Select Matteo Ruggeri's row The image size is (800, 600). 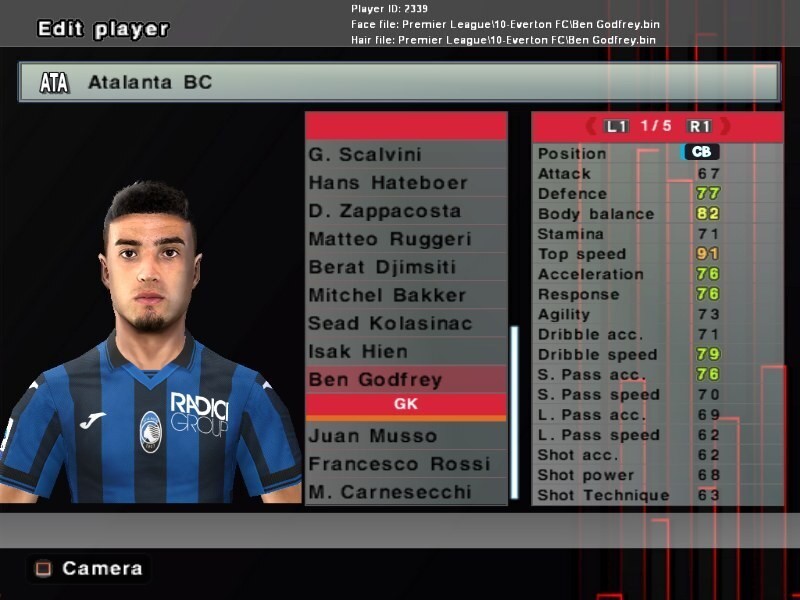point(405,239)
